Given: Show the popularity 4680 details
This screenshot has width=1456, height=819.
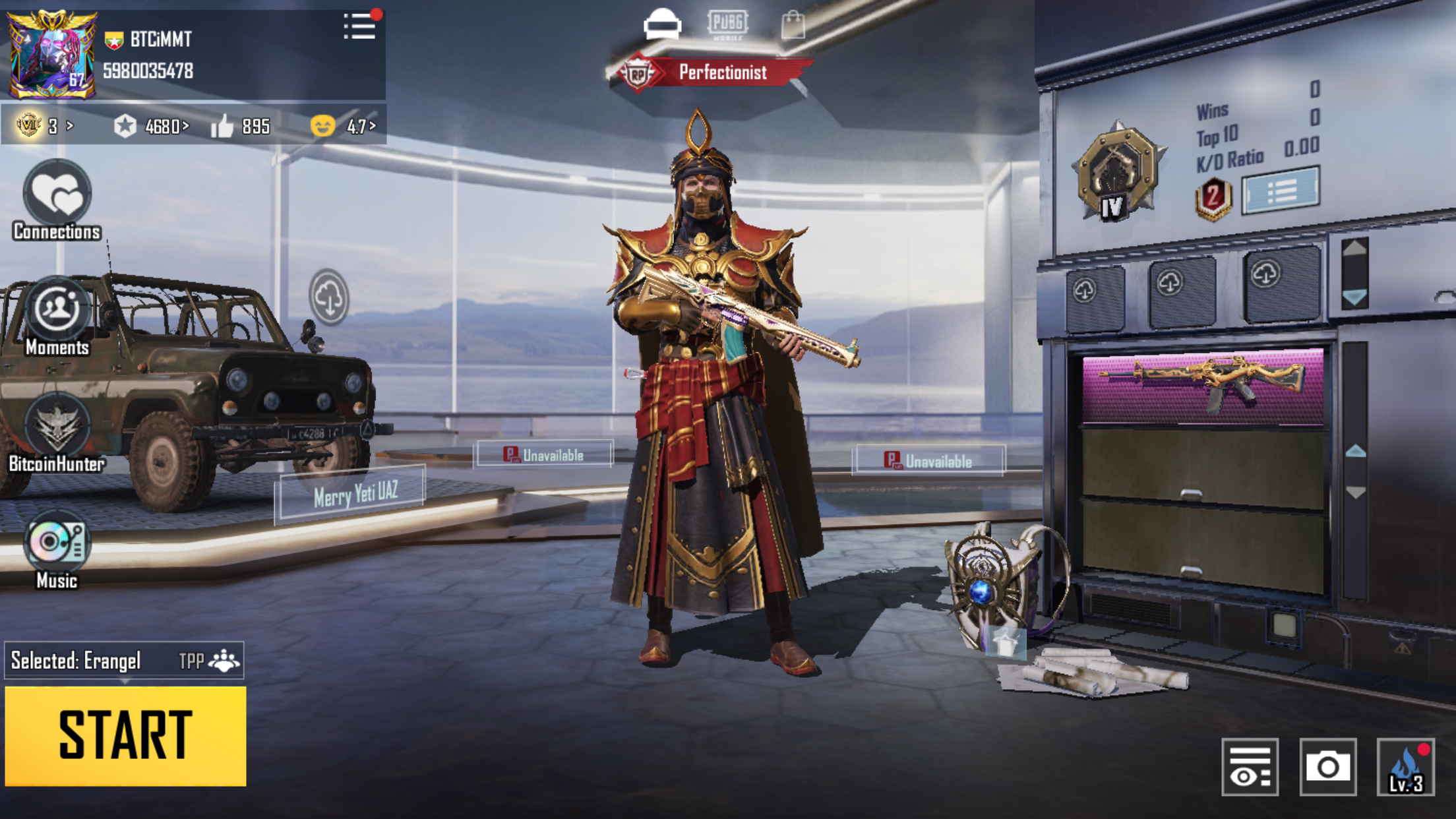Looking at the screenshot, I should click(x=152, y=126).
